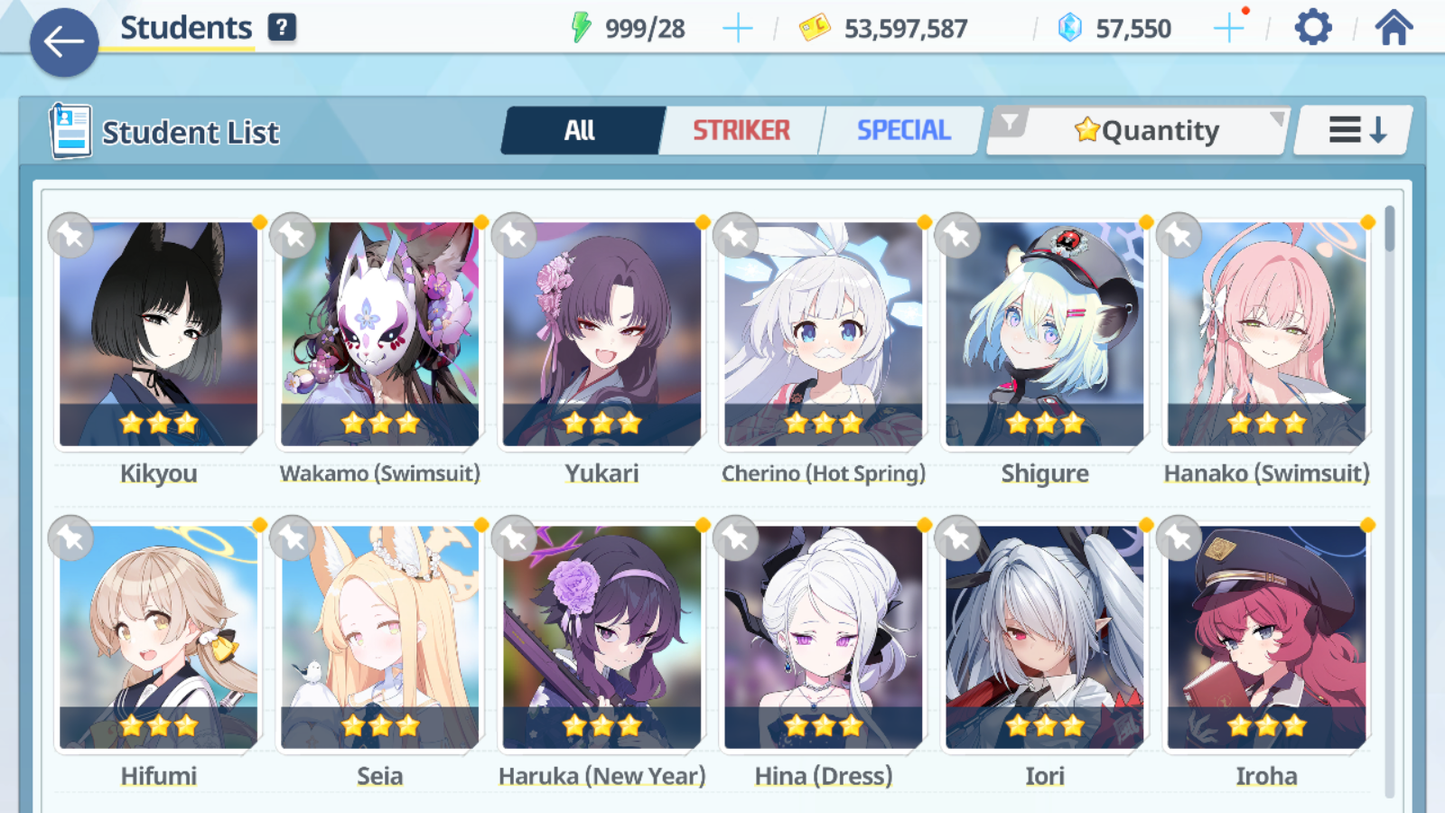1445x813 pixels.
Task: Click the Students help question mark
Action: point(281,27)
